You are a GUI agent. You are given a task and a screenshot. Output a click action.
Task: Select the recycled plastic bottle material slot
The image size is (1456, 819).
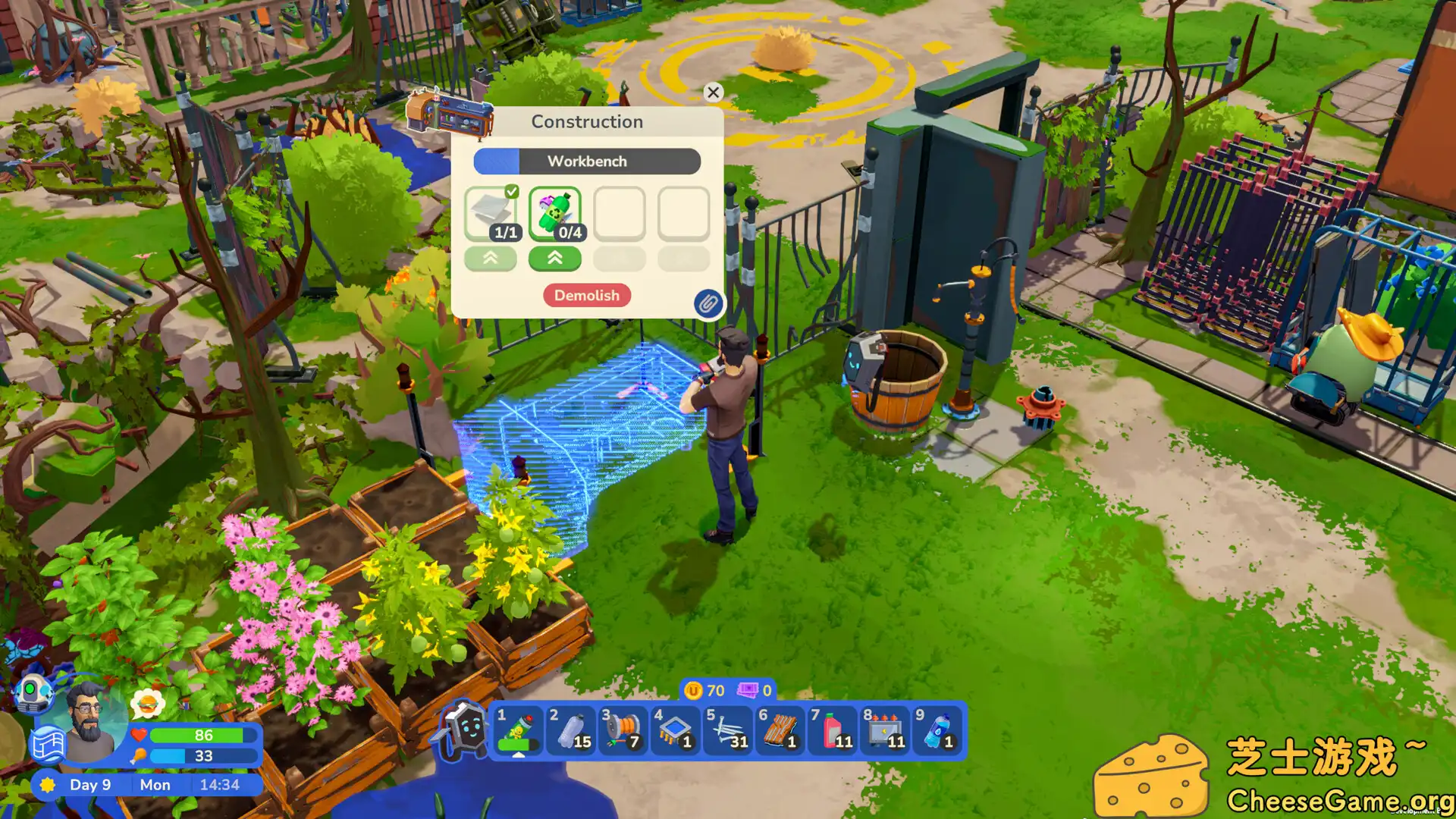coord(555,214)
